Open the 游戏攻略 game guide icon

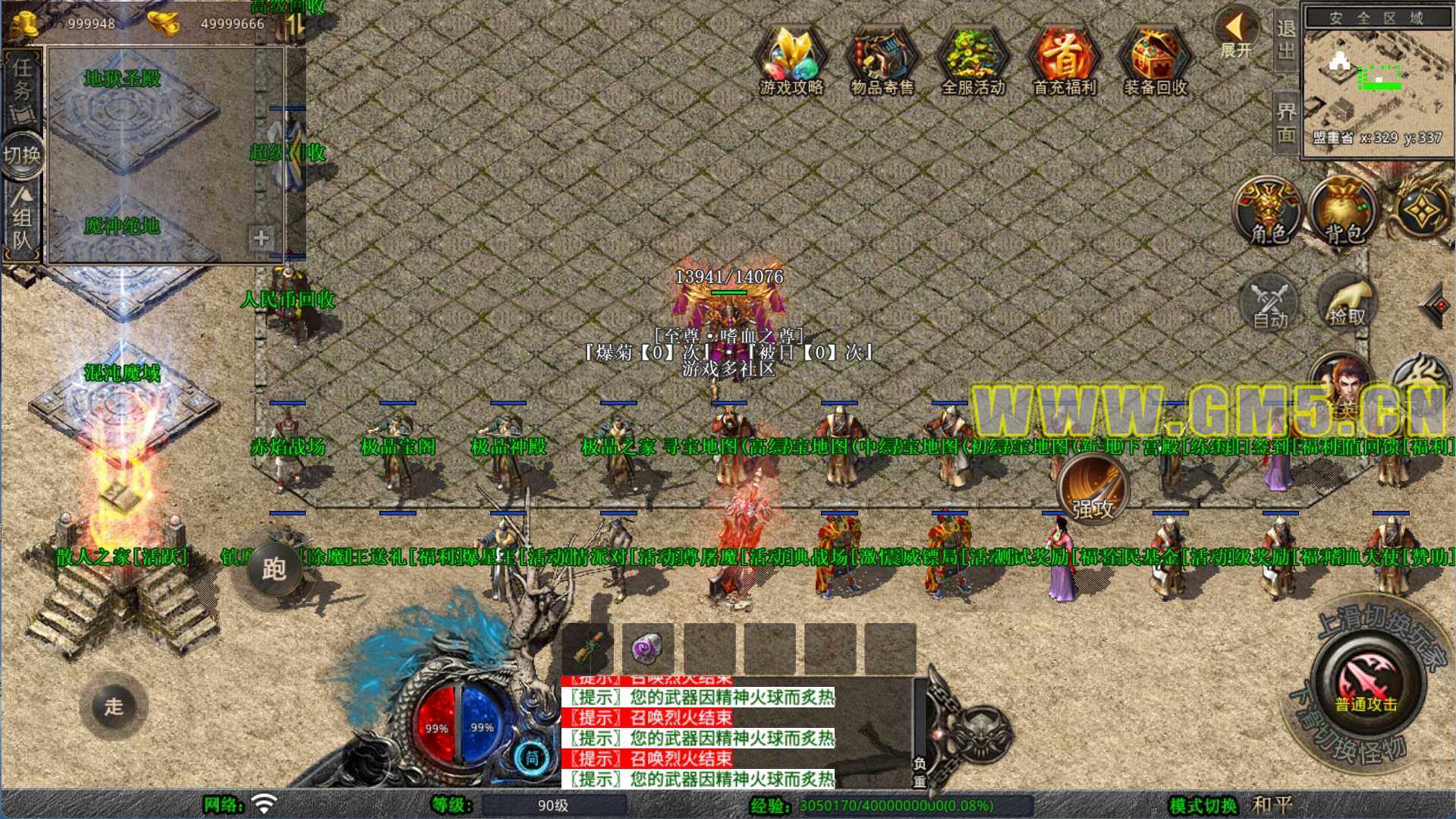click(x=791, y=61)
